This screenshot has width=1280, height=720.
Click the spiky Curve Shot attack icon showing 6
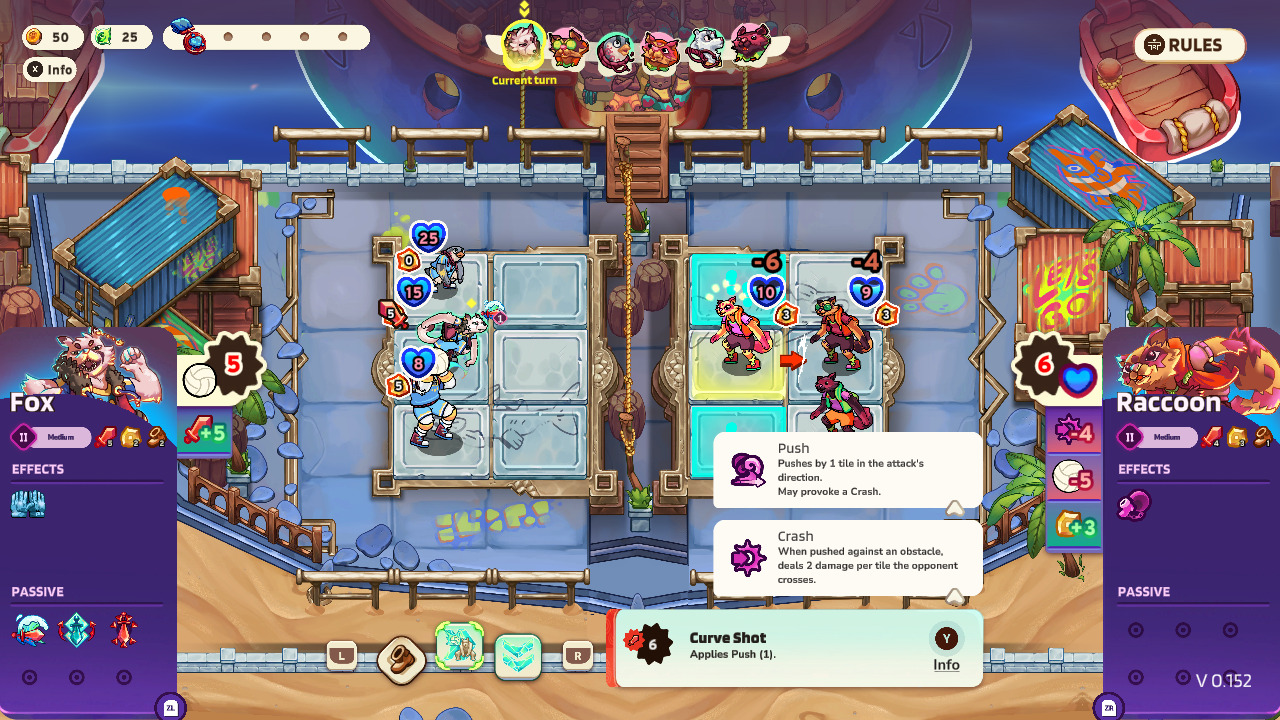[653, 644]
